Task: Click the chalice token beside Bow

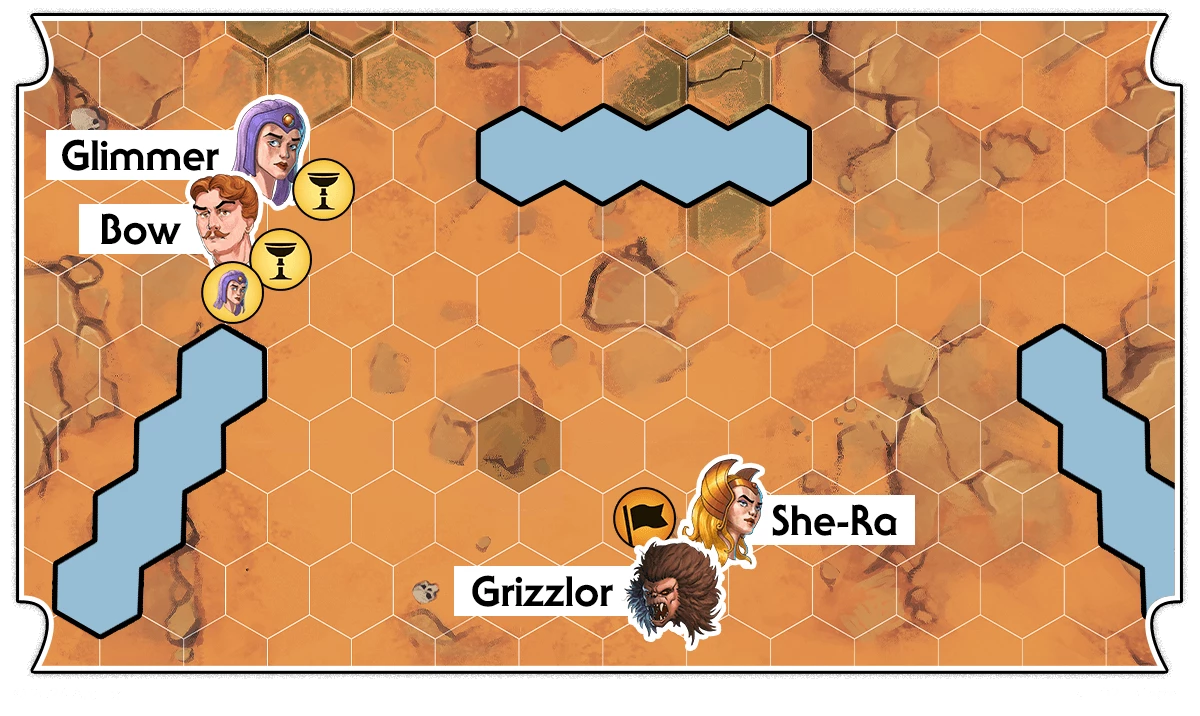Action: click(280, 258)
